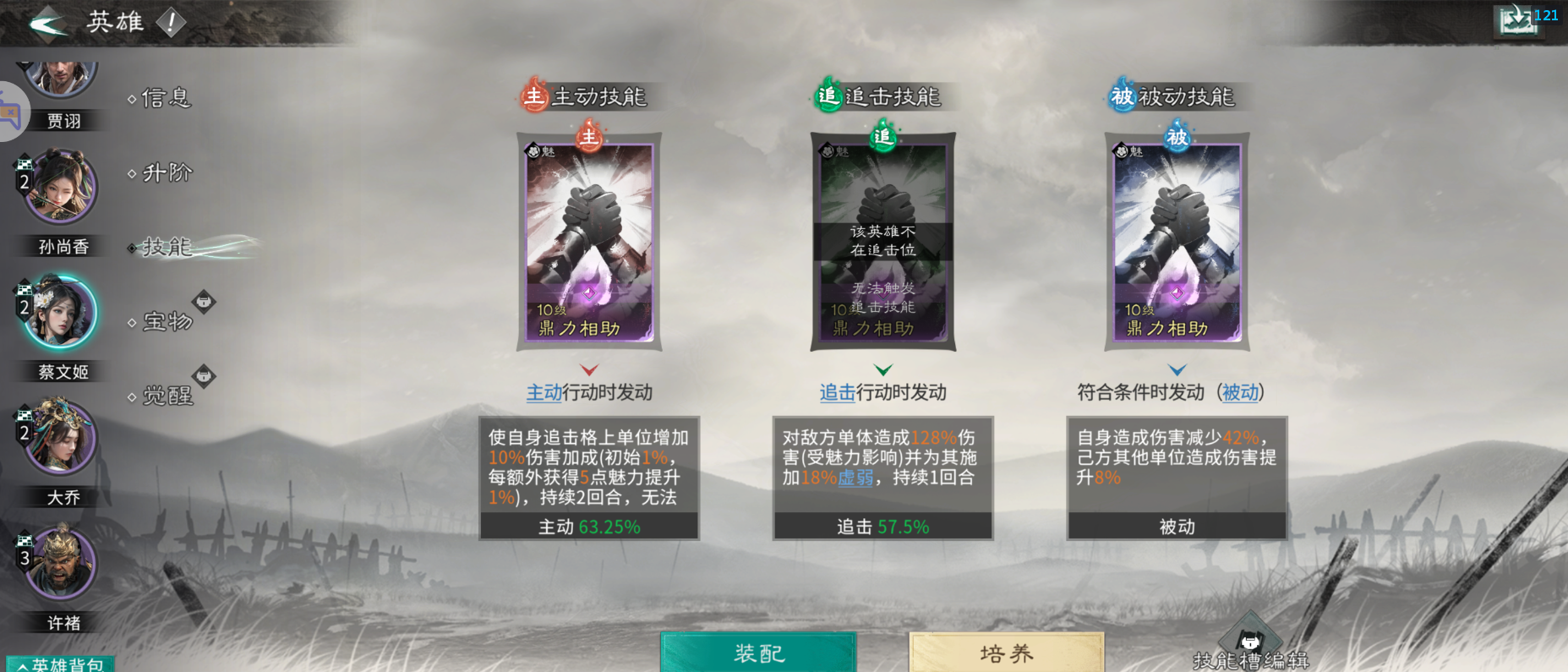Click the red arrow below the active skill

[589, 369]
